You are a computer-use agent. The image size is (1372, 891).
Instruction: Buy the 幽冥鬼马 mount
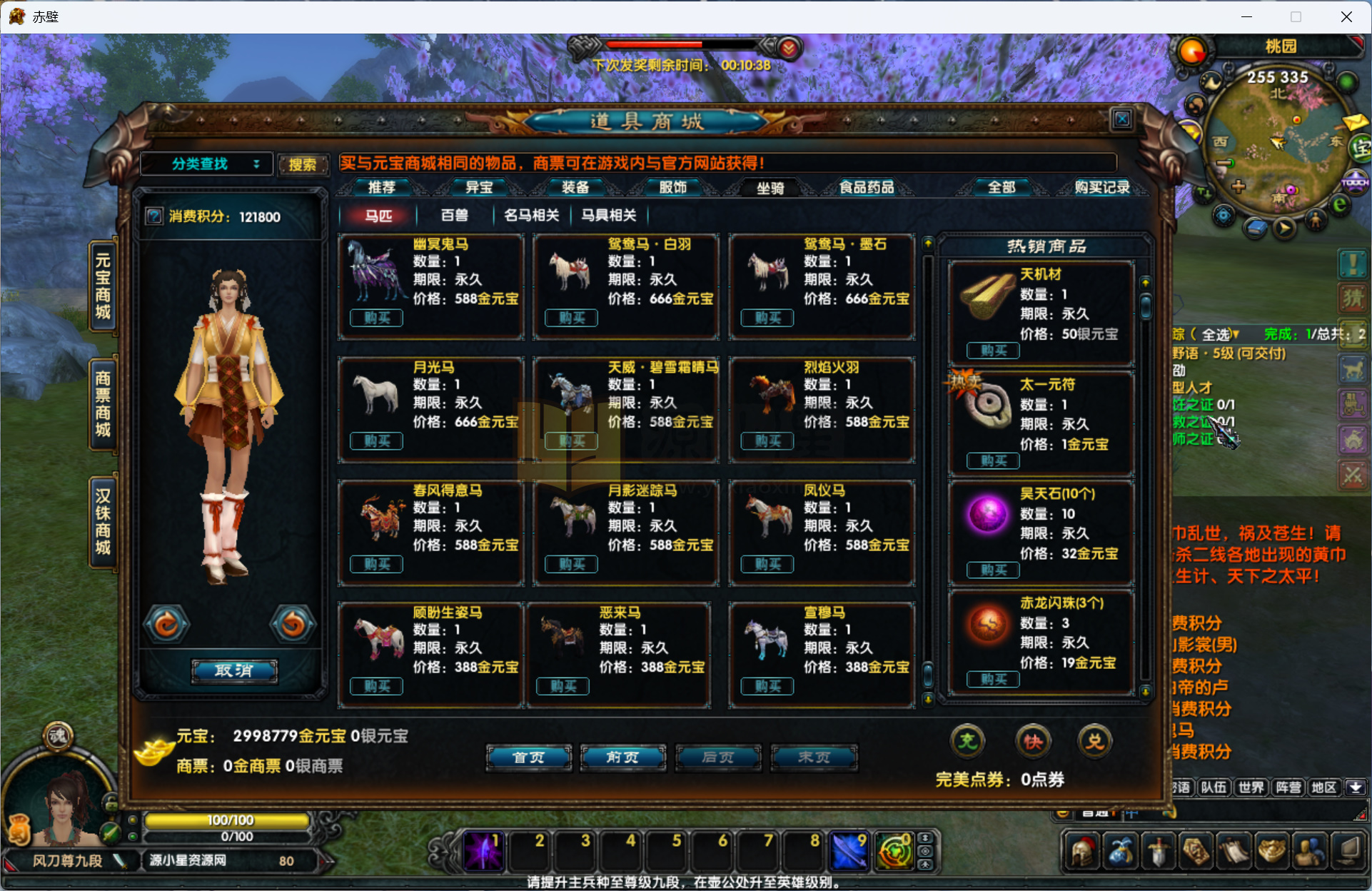[376, 318]
